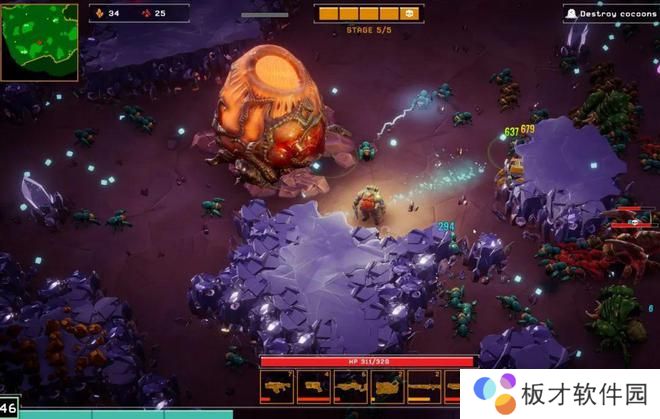Select the weapon slot numbered 7
Viewport: 660px width, 419px height.
point(277,386)
